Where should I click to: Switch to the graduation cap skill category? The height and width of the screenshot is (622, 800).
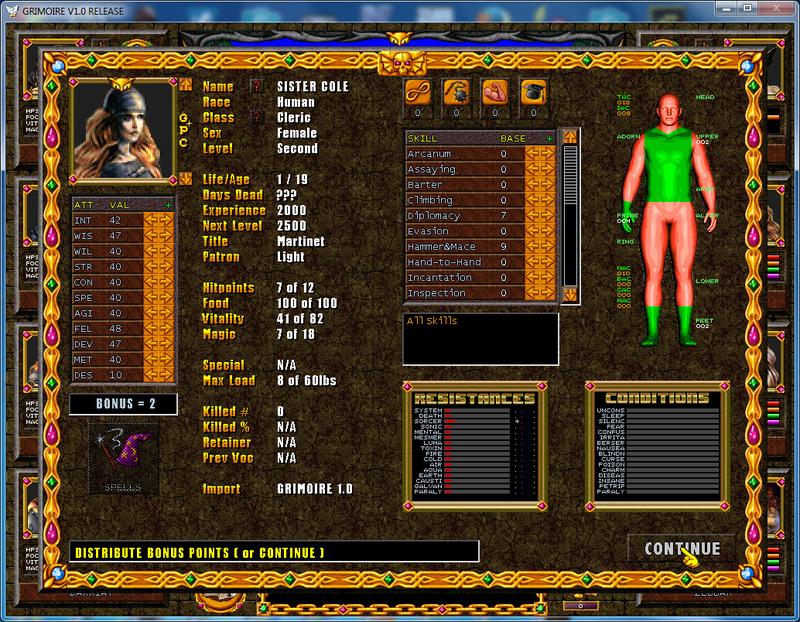coord(535,92)
